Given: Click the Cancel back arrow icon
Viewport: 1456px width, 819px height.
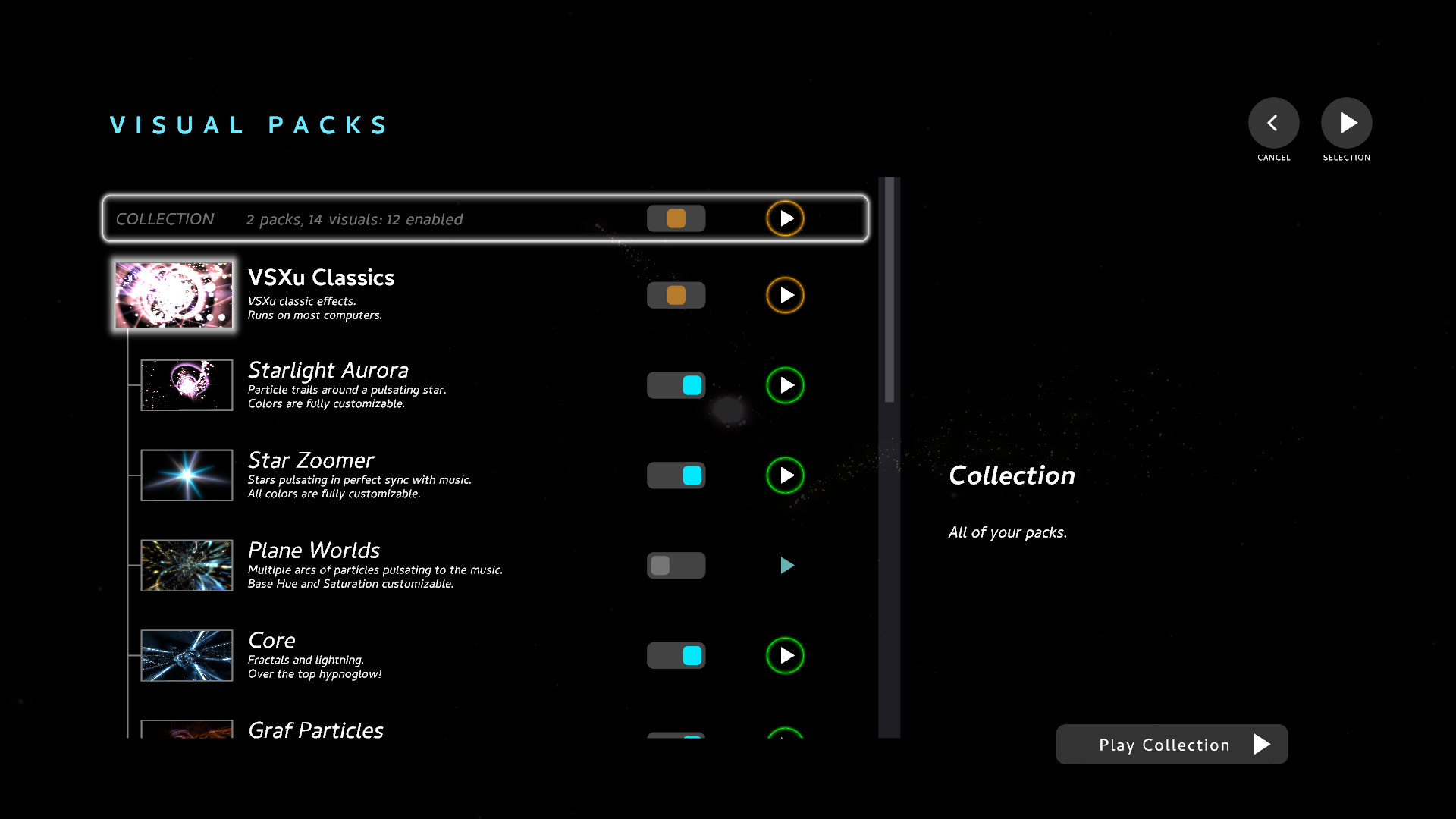Looking at the screenshot, I should [x=1272, y=122].
